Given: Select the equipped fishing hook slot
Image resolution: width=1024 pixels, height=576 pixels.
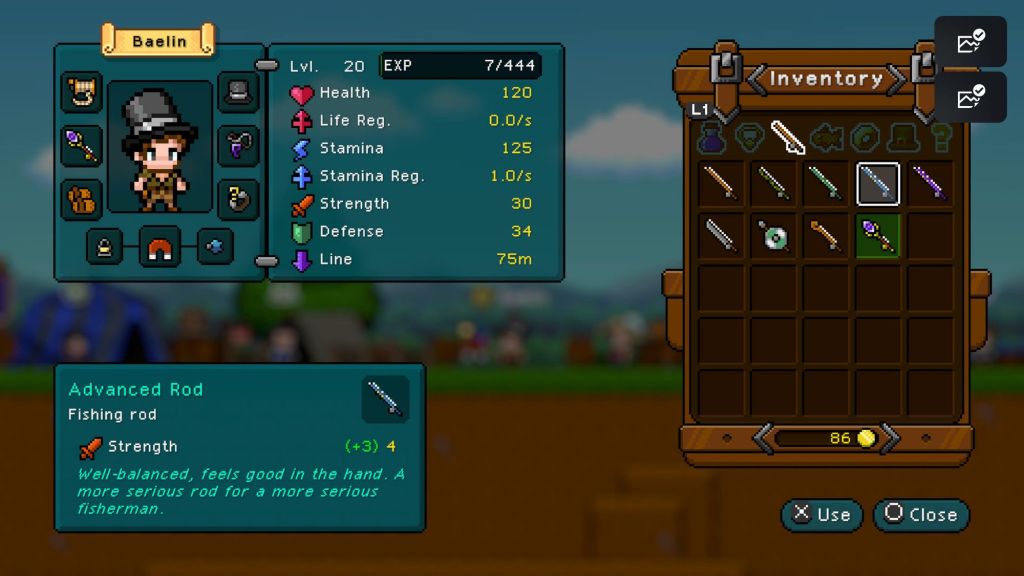Looking at the screenshot, I should click(238, 198).
